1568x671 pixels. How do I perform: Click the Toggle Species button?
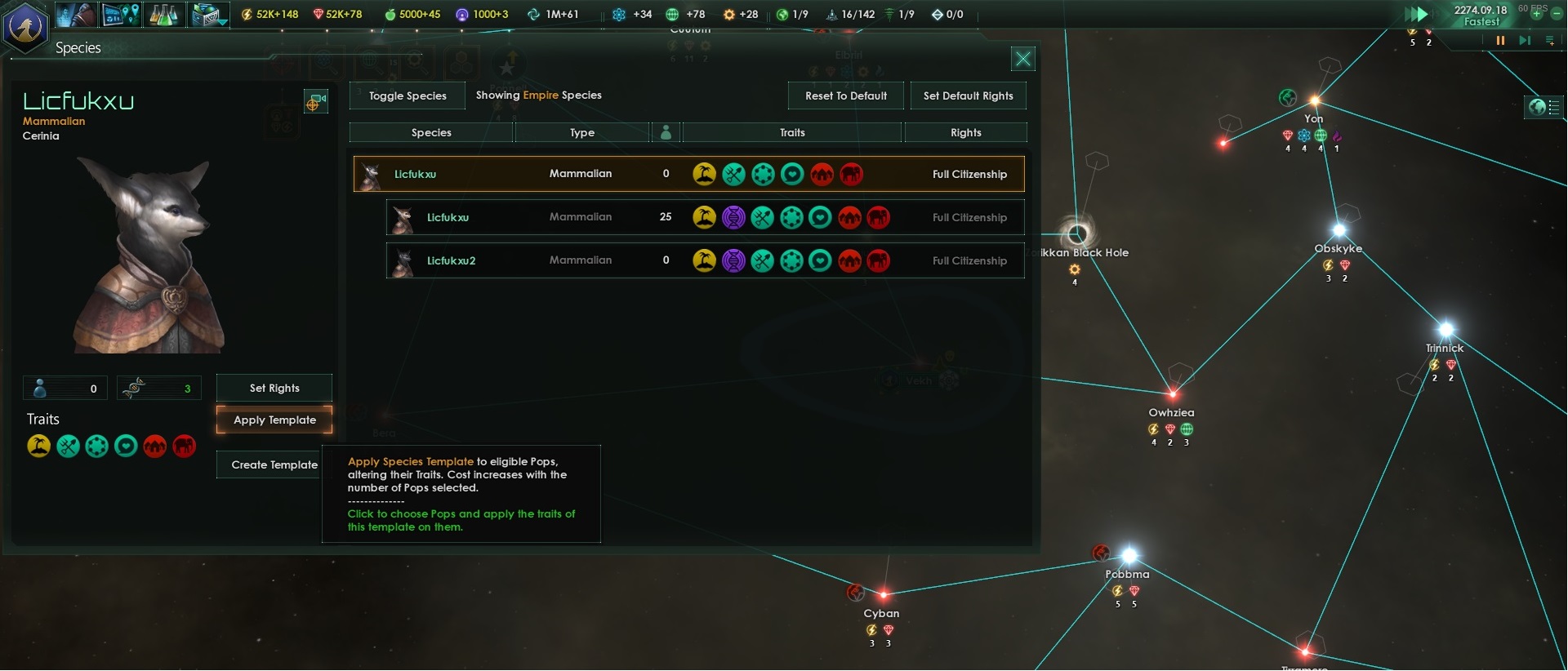click(408, 96)
